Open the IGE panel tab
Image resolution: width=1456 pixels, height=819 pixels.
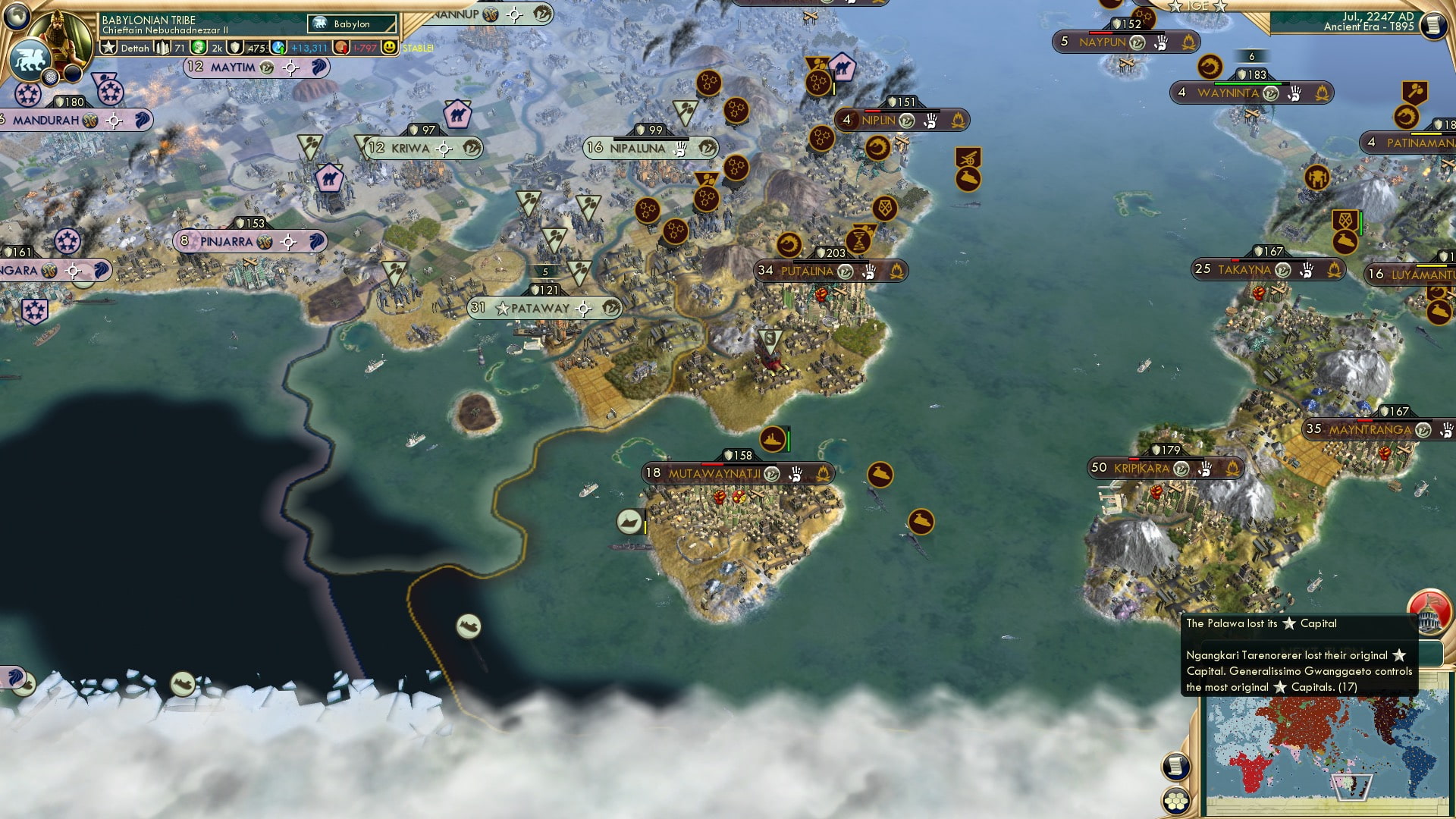coord(1197,6)
